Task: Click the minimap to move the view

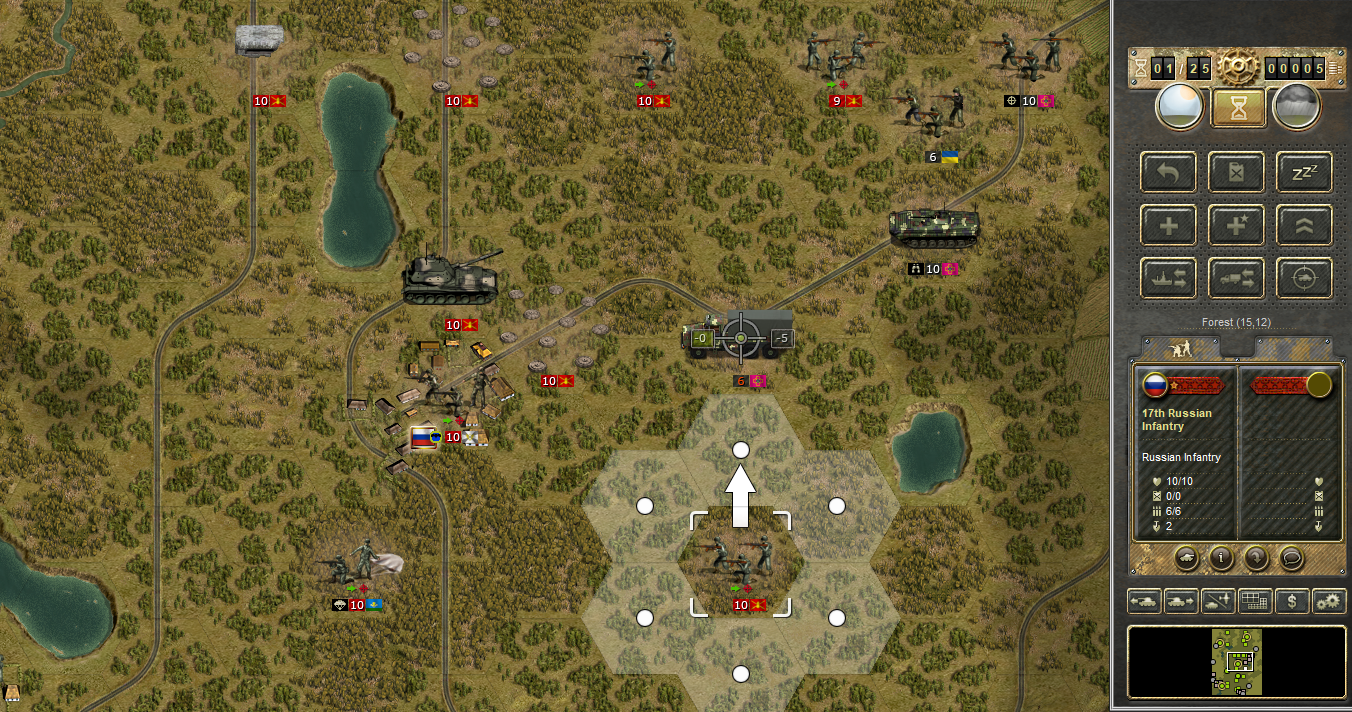Action: [1236, 660]
